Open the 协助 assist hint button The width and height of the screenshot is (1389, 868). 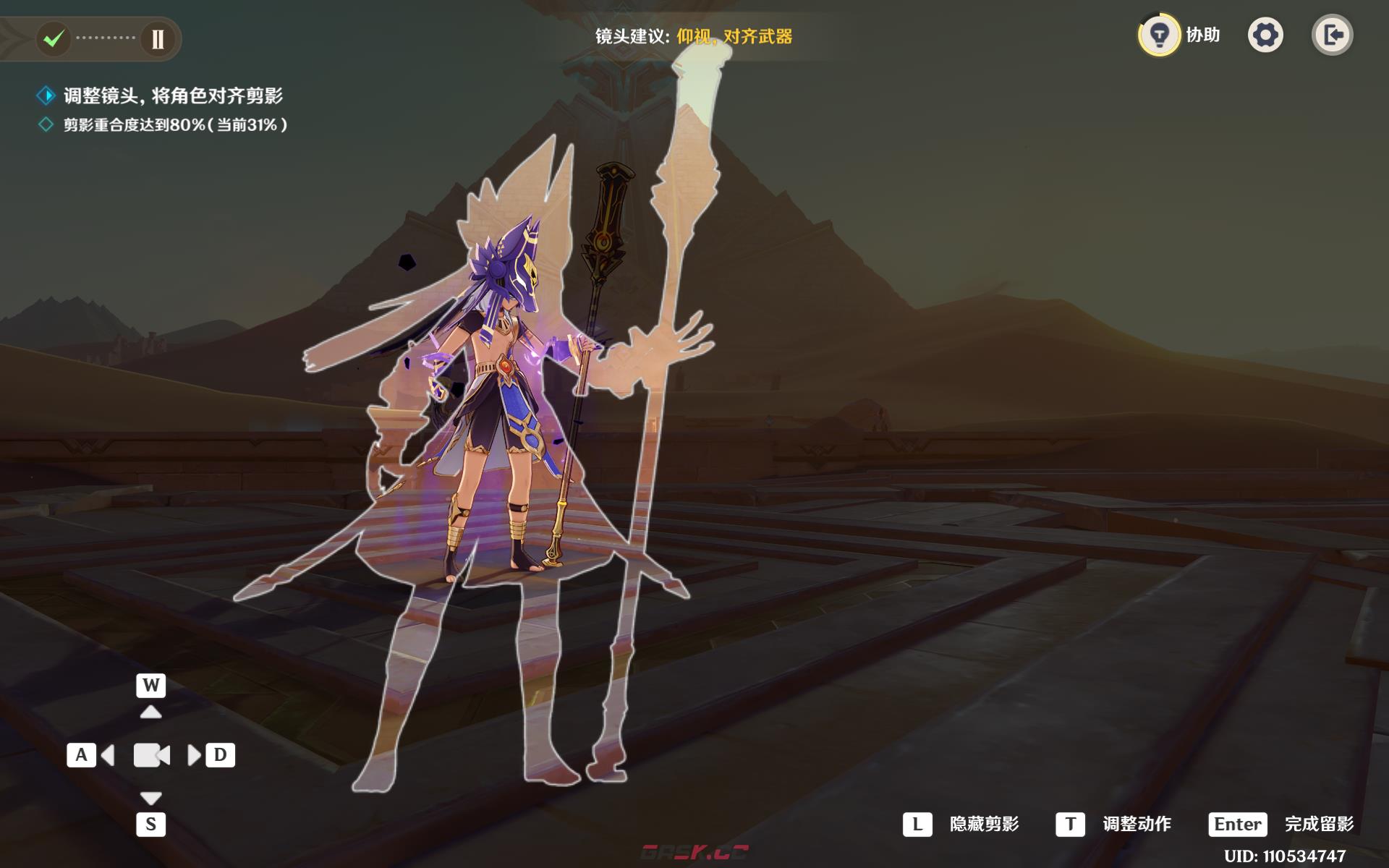point(1160,35)
